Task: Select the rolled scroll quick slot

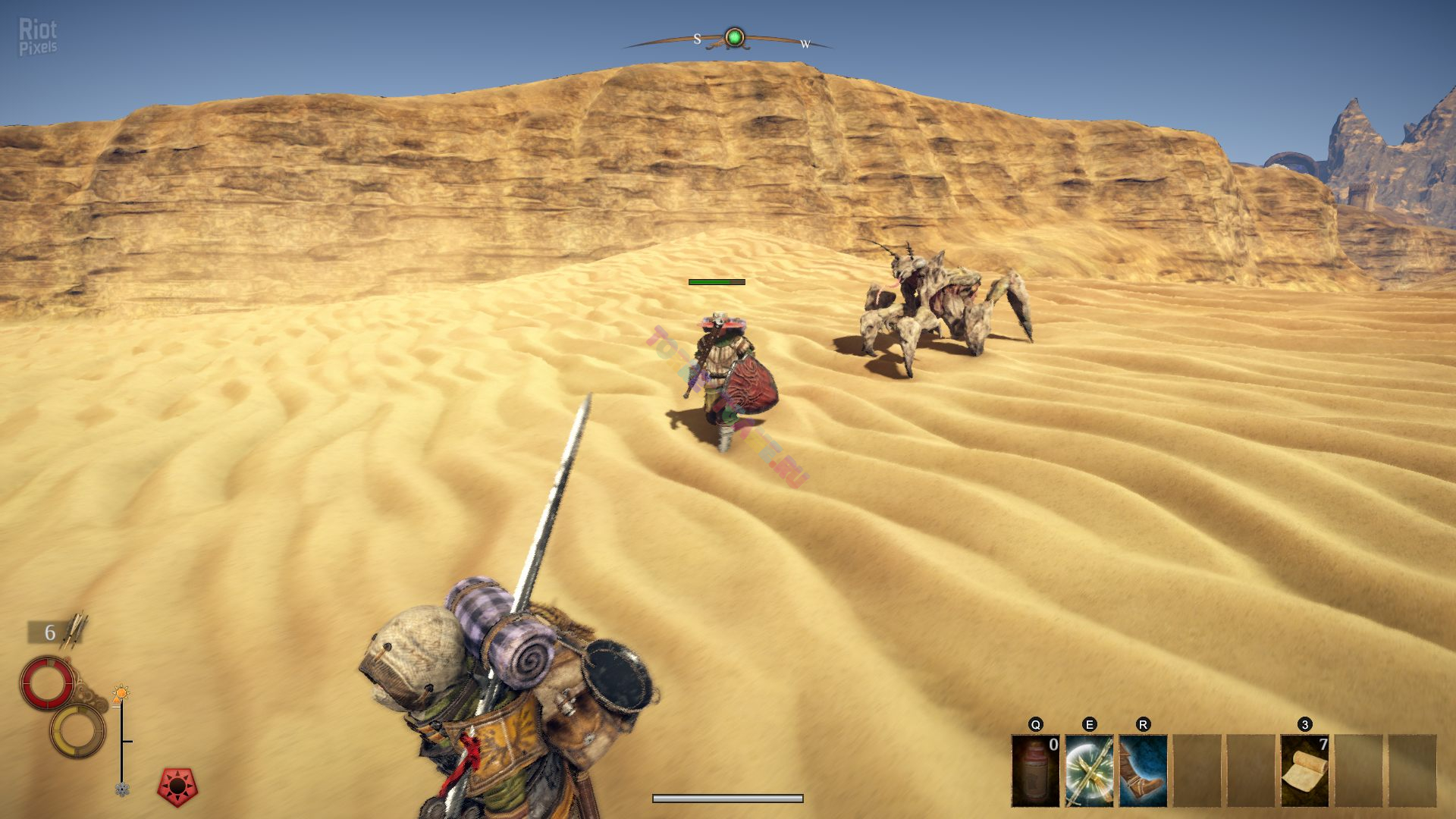Action: 1304,770
